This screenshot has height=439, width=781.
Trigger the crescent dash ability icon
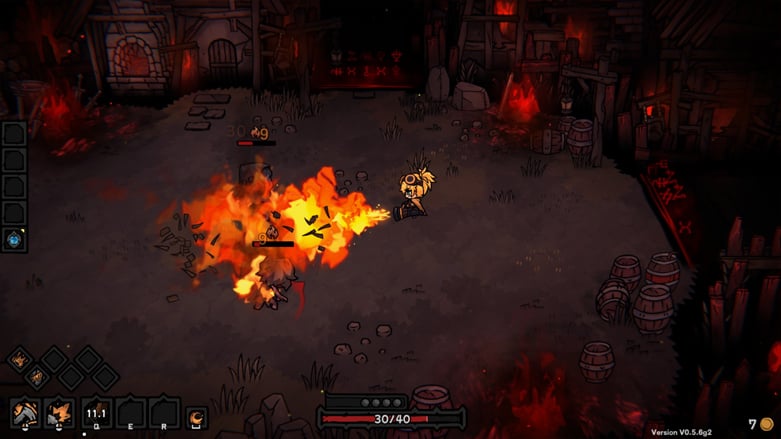(x=197, y=416)
